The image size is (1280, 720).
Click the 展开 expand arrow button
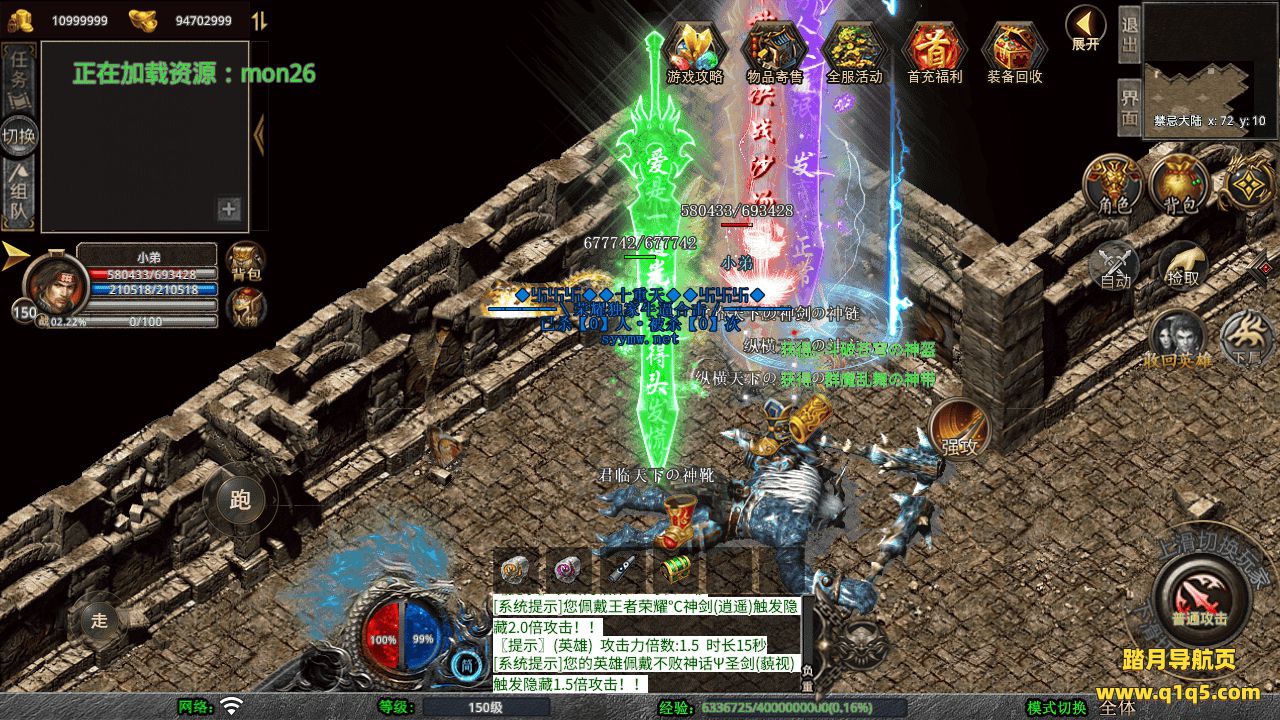1085,26
